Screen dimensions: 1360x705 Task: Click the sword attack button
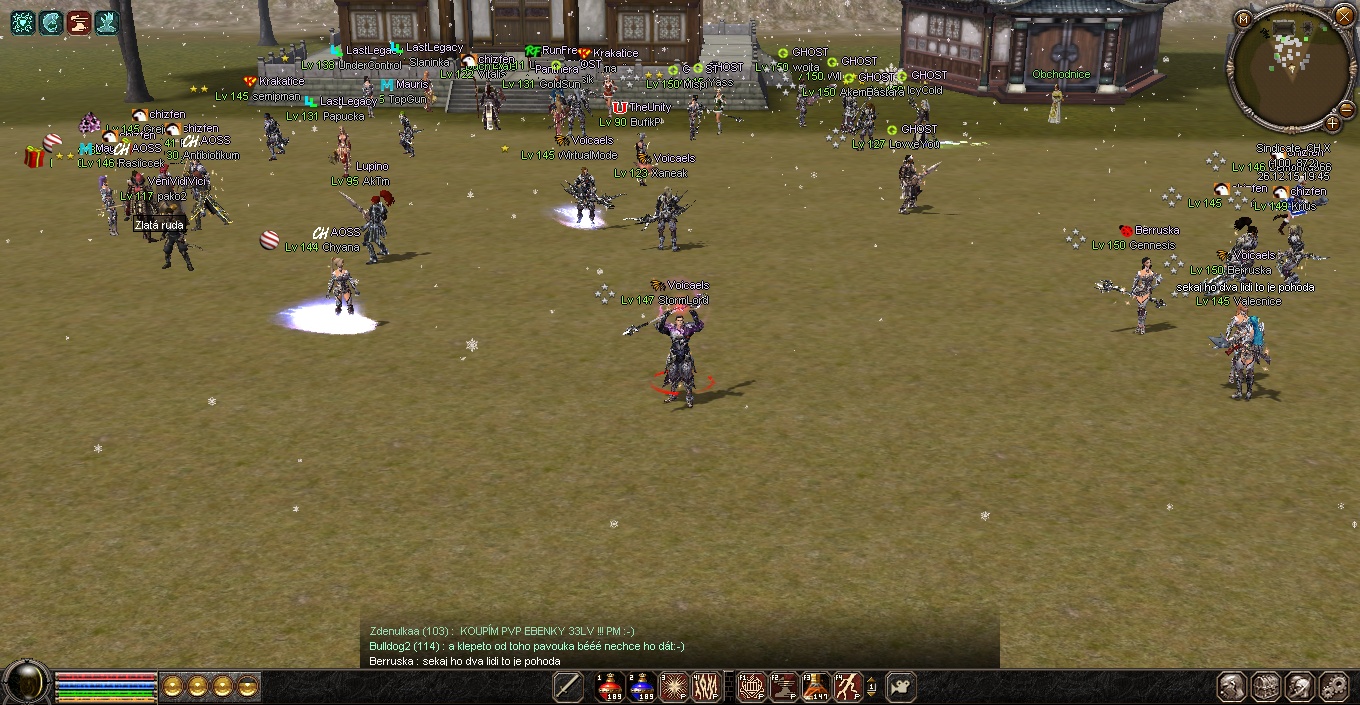click(568, 687)
